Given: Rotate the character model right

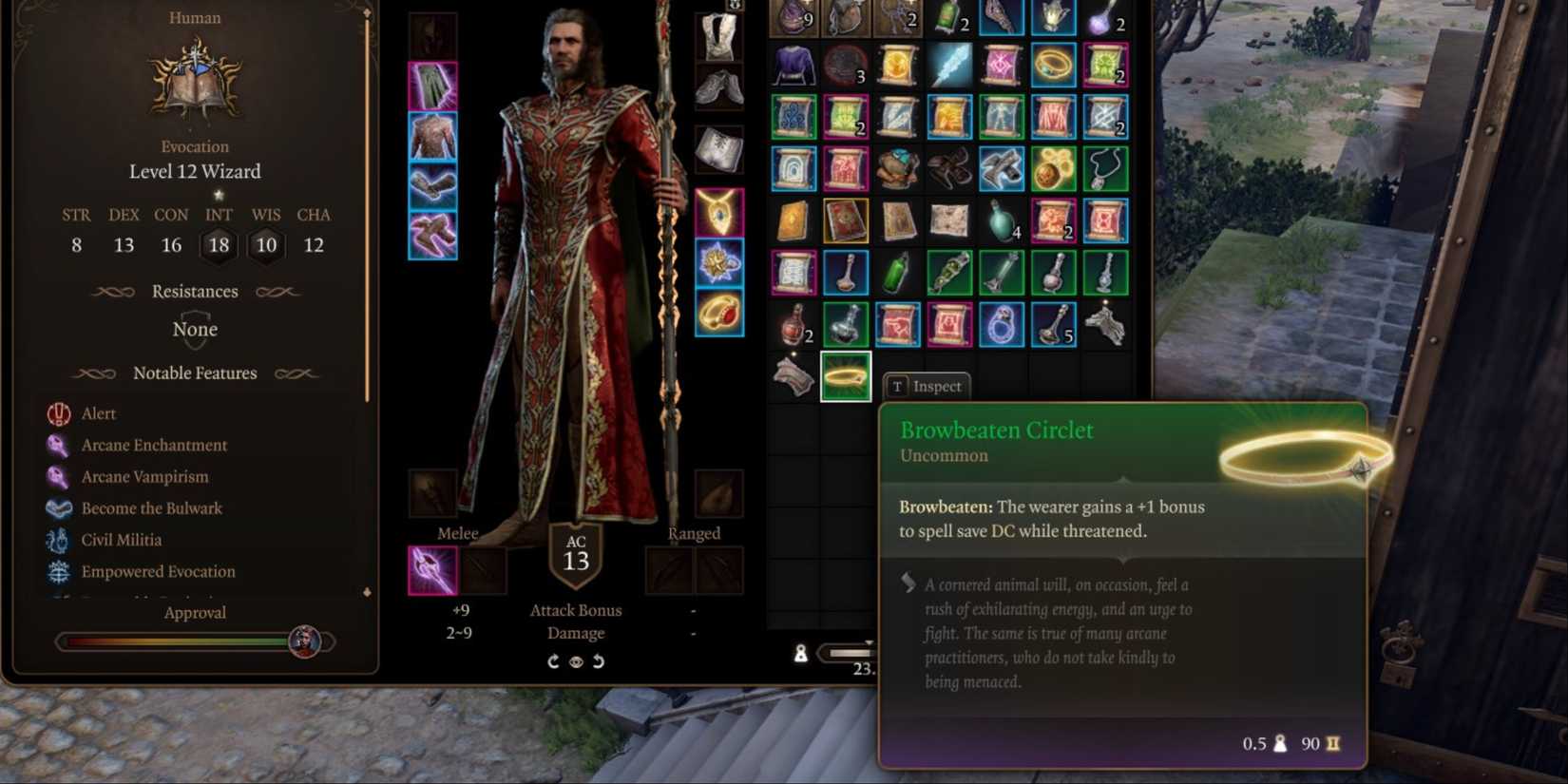Looking at the screenshot, I should click(598, 660).
